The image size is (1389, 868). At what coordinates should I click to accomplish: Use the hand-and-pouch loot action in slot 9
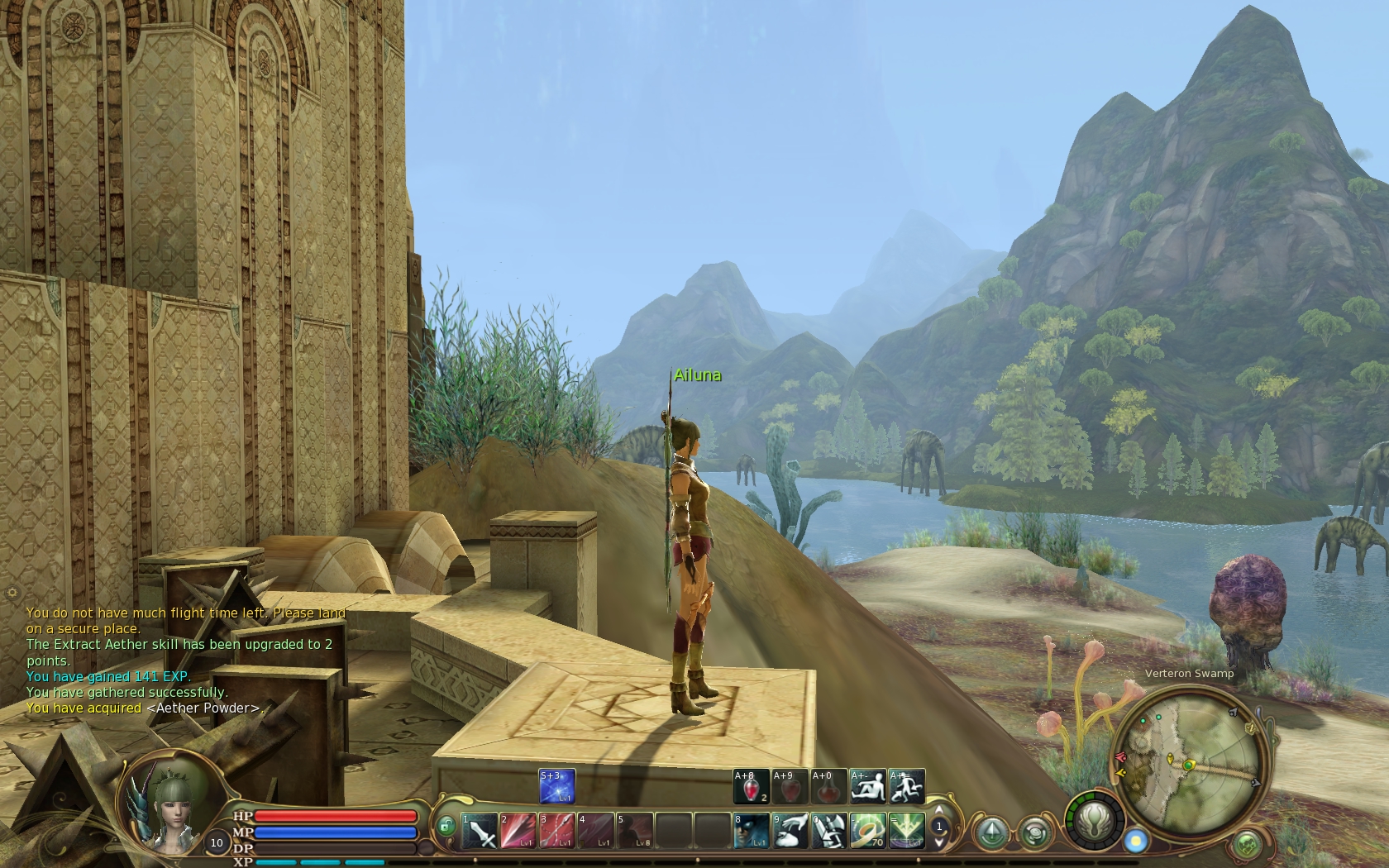click(x=790, y=831)
